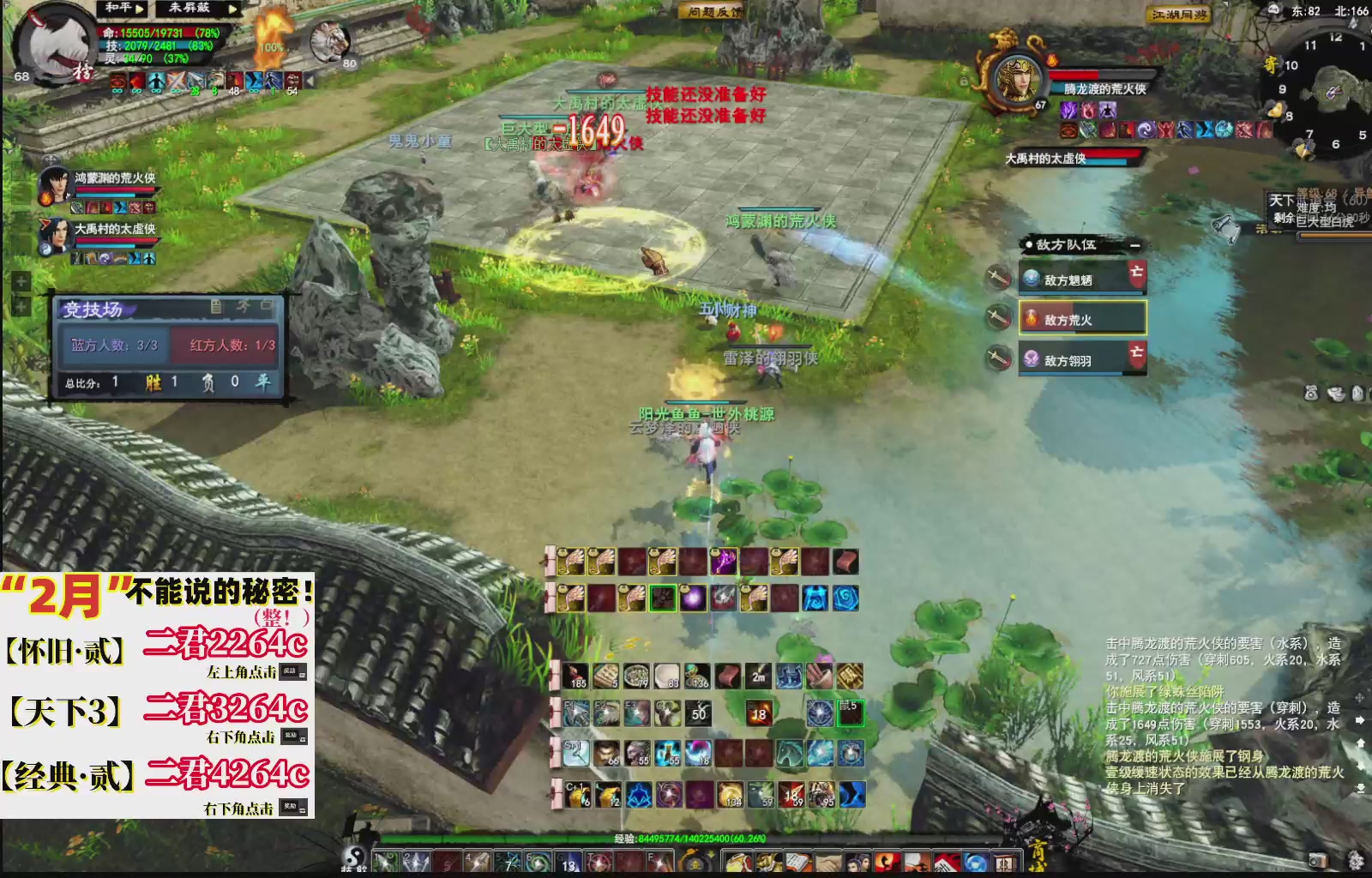Select the first sword attack icon beside 敌方魍魉
Viewport: 1372px width, 878px height.
pyautogui.click(x=996, y=275)
